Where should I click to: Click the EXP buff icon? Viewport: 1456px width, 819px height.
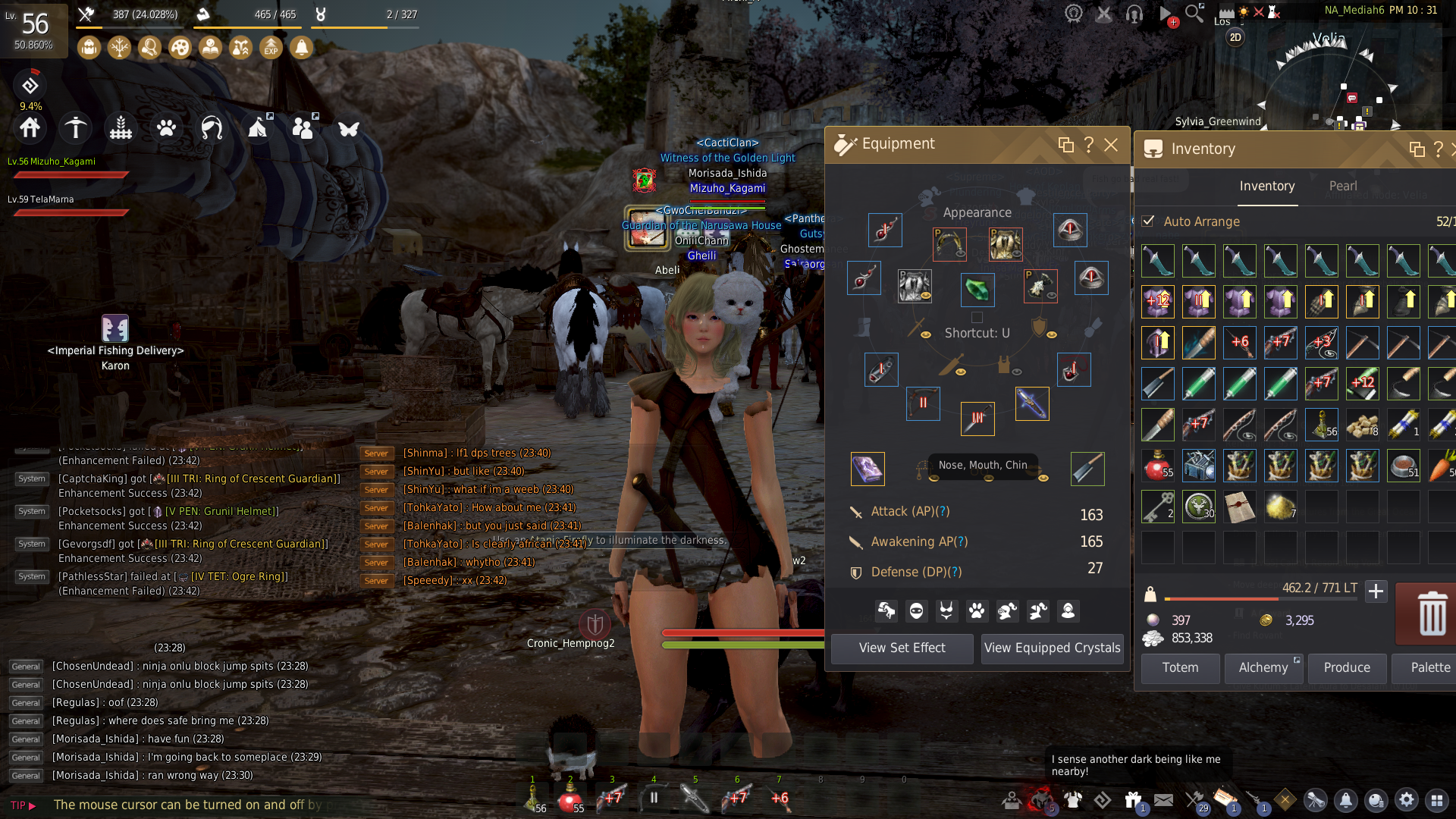point(271,49)
